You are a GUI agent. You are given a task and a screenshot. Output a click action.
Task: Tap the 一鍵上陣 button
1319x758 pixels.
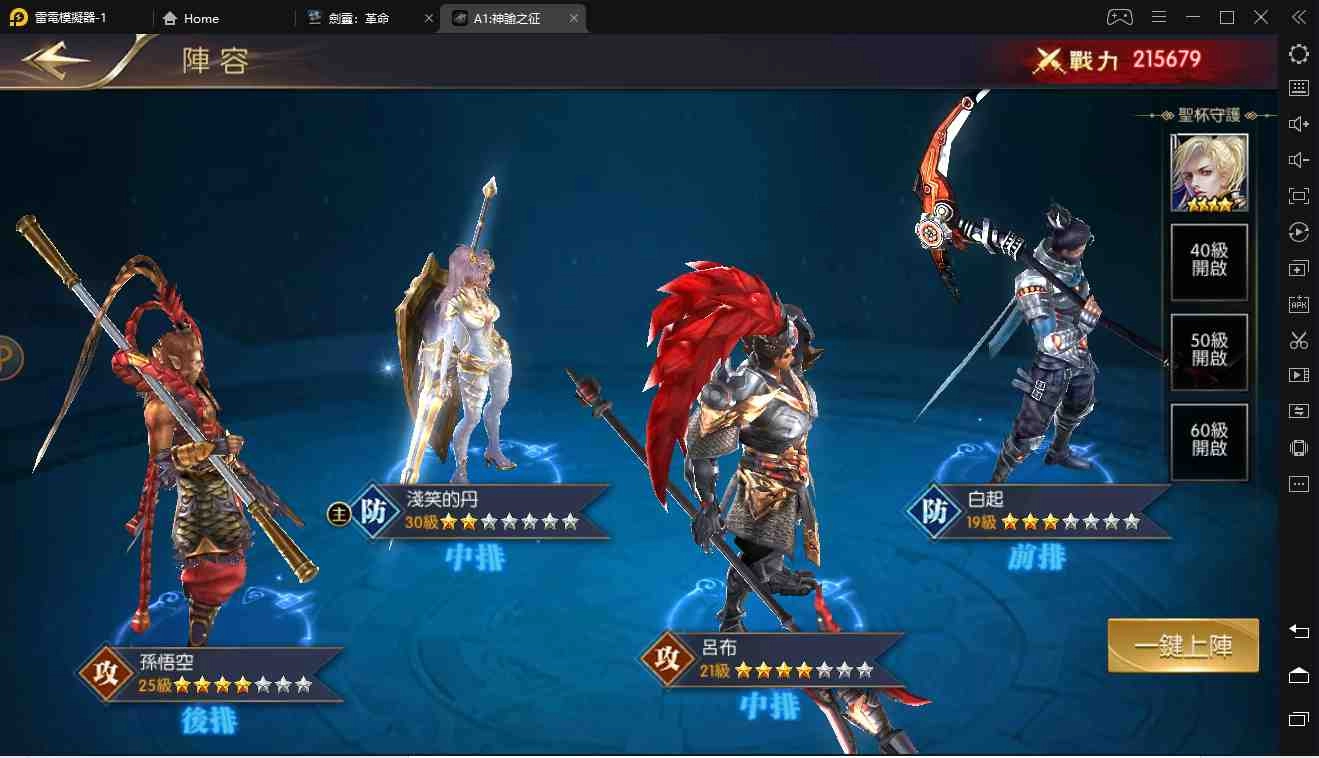(1183, 646)
